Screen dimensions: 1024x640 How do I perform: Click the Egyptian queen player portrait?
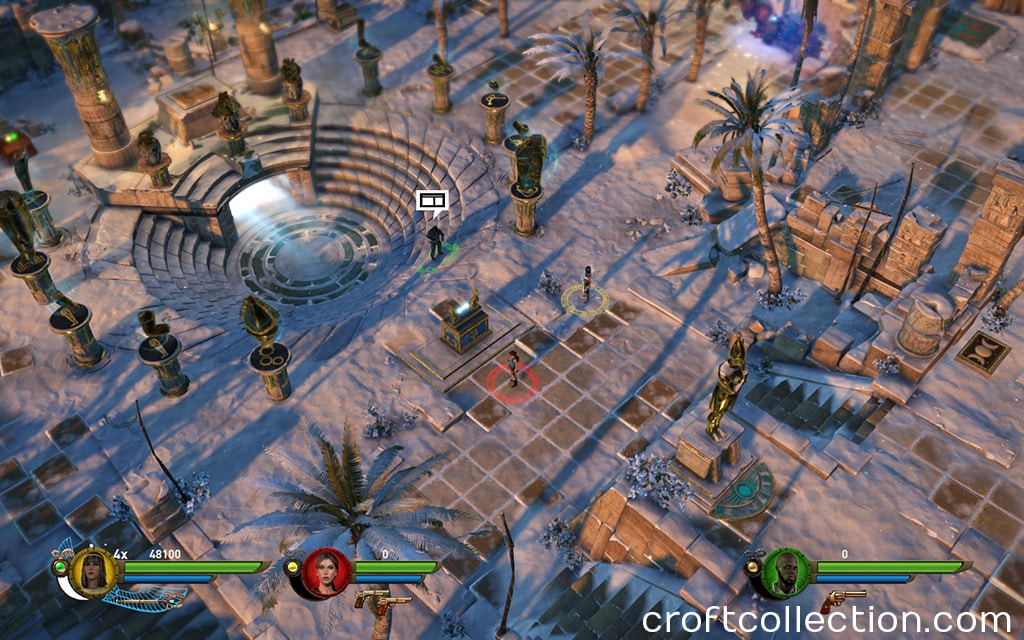pyautogui.click(x=94, y=572)
